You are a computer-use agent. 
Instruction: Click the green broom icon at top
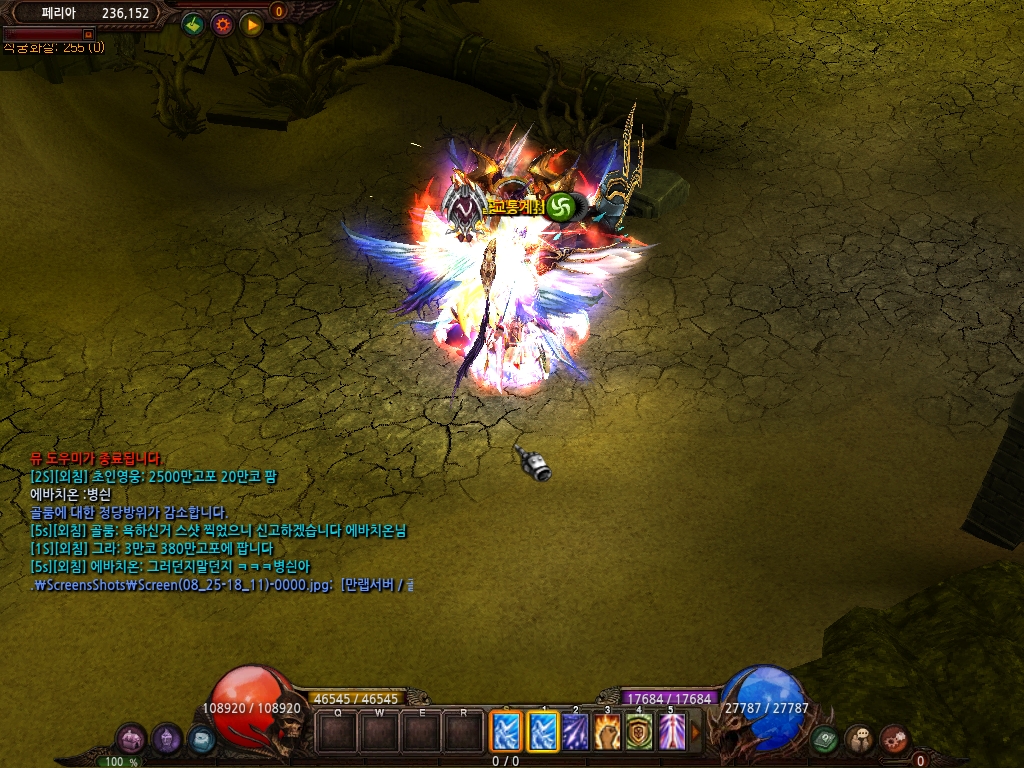[x=194, y=24]
